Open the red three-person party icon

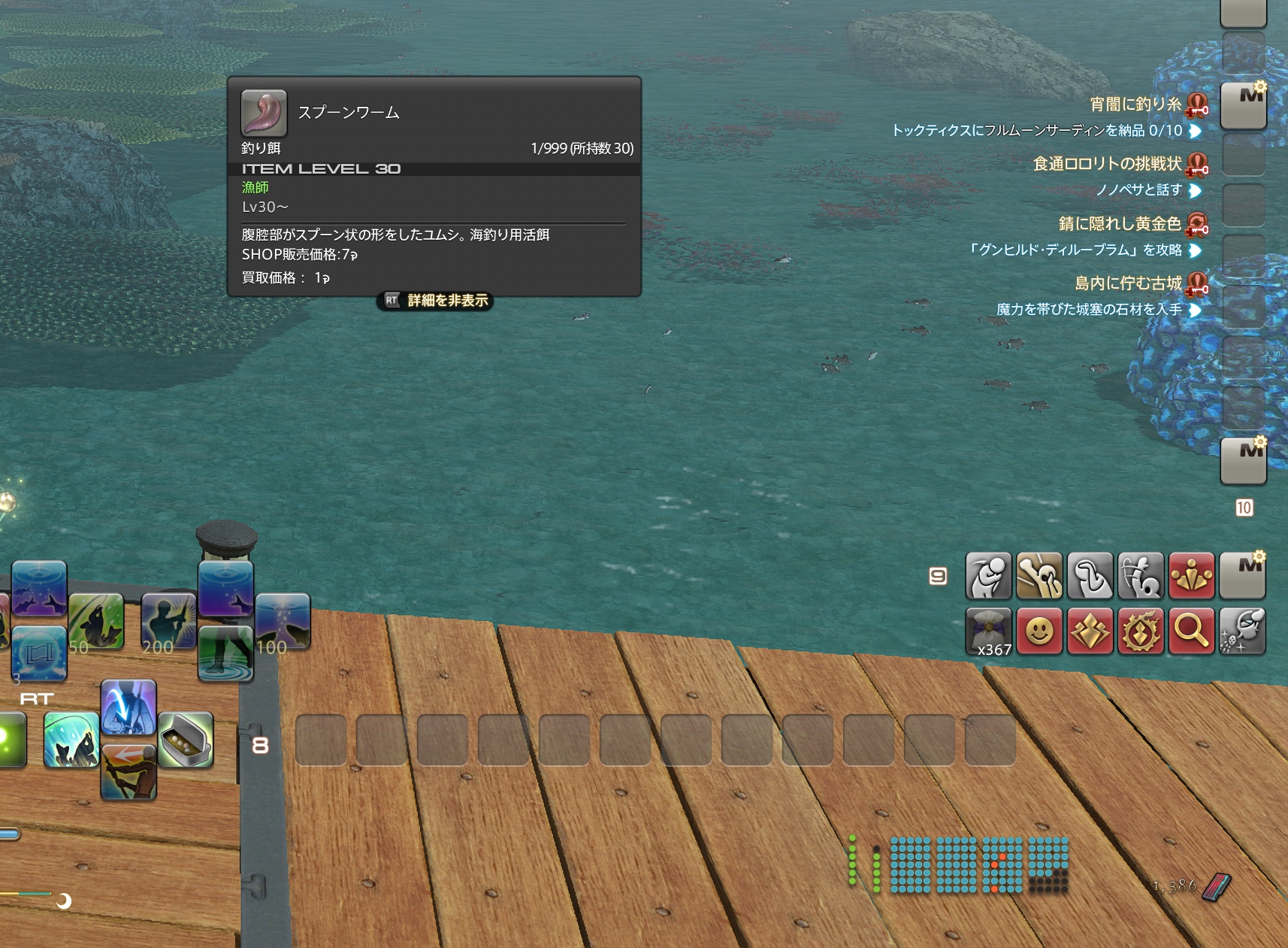pyautogui.click(x=1191, y=576)
